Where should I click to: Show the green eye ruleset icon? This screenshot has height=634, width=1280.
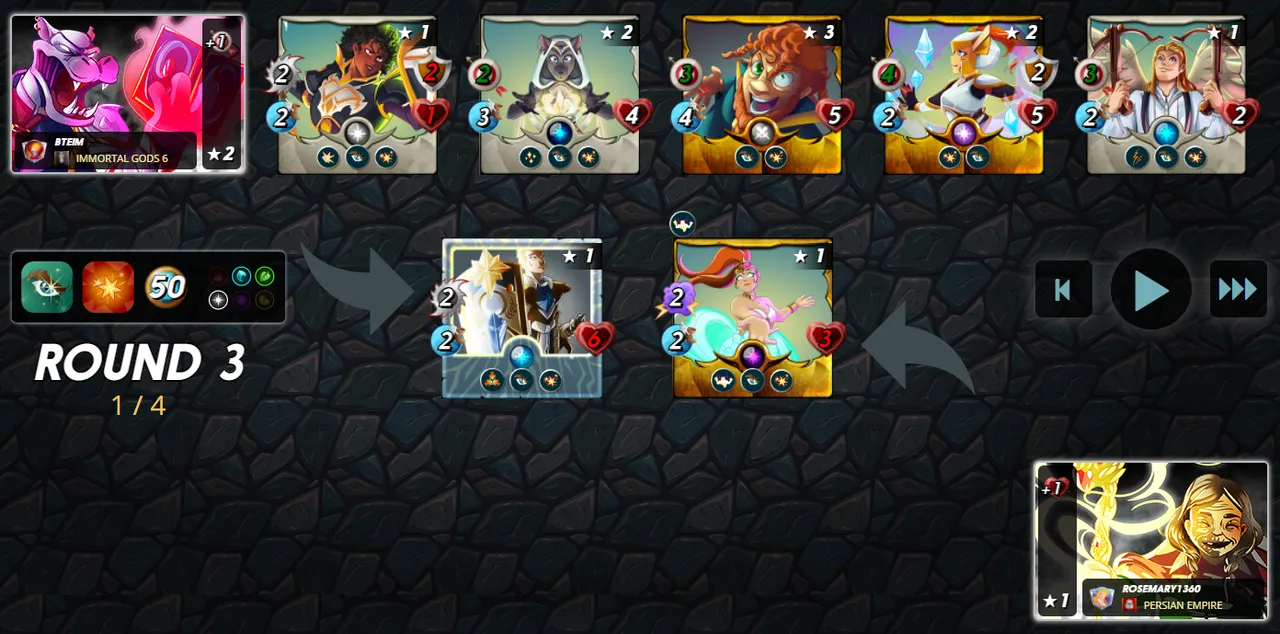tap(47, 288)
